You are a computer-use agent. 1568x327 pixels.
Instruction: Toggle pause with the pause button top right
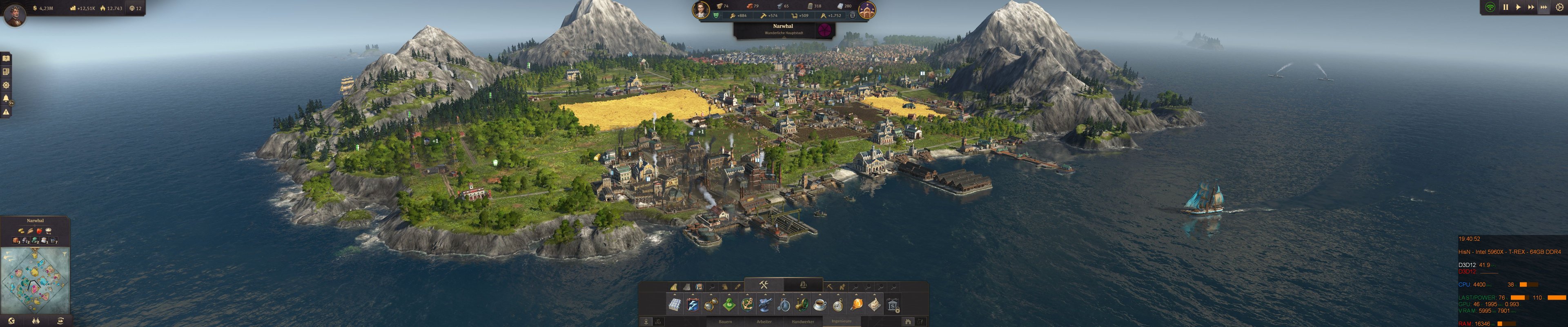point(1506,7)
